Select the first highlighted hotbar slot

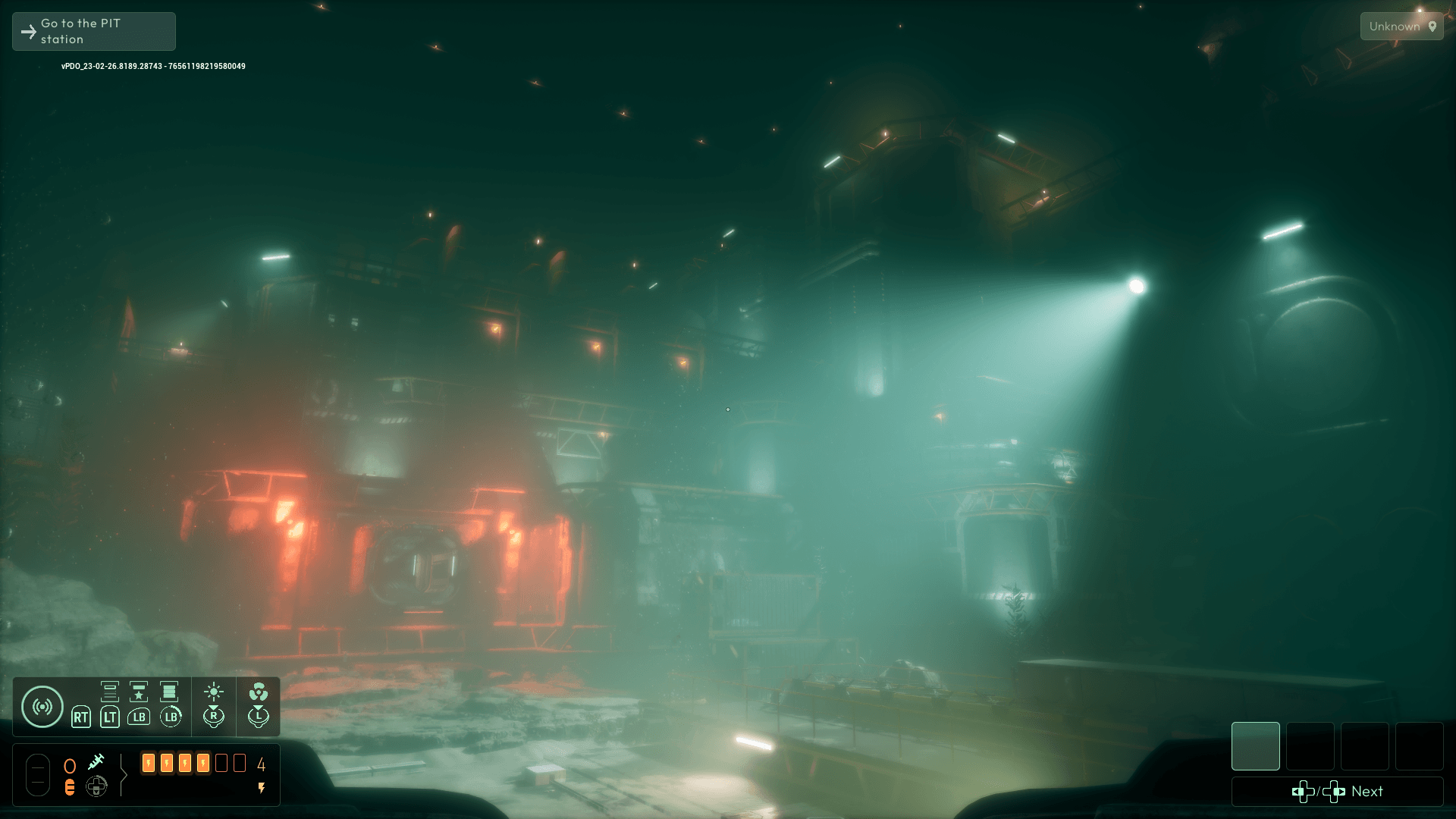(1255, 747)
